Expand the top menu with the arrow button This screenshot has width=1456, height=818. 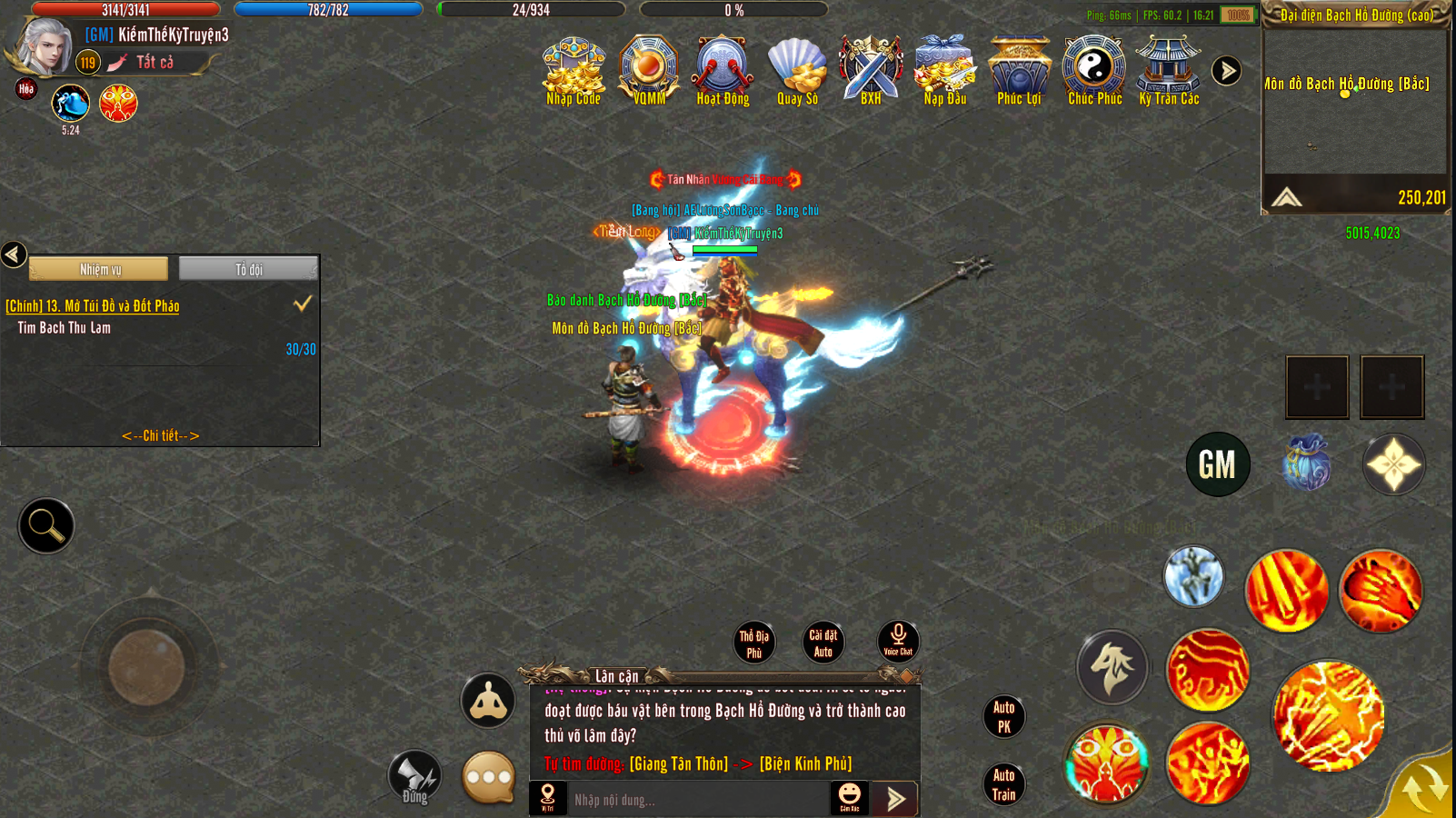[x=1226, y=71]
